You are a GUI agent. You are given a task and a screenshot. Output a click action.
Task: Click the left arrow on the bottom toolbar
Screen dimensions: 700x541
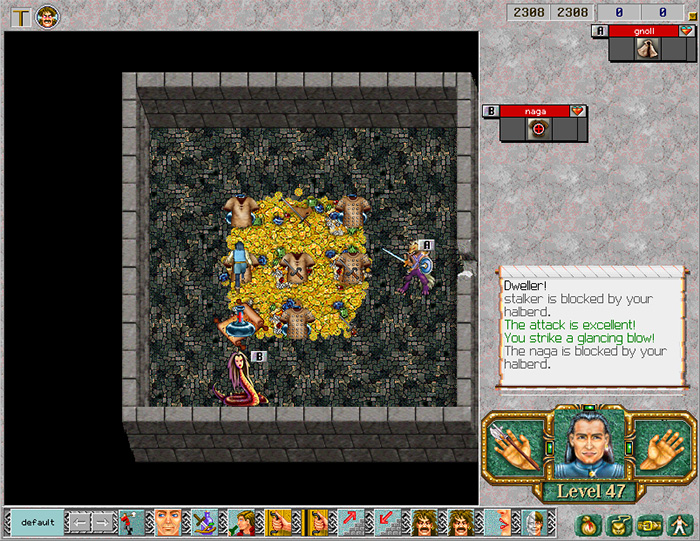[78, 522]
